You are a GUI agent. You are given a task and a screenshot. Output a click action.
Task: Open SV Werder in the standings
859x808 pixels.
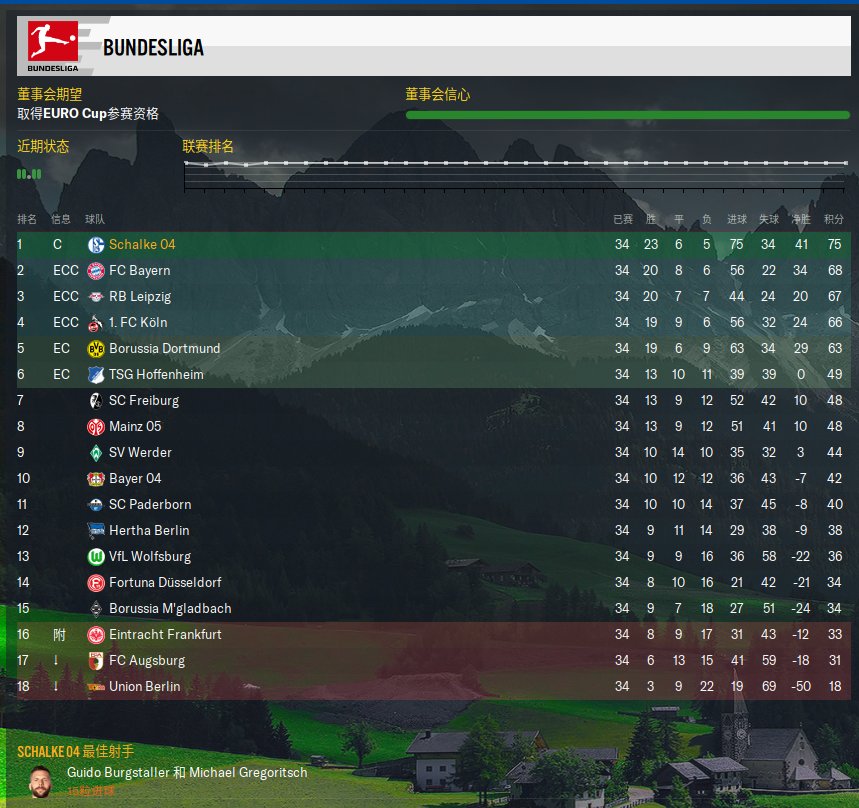tap(140, 453)
